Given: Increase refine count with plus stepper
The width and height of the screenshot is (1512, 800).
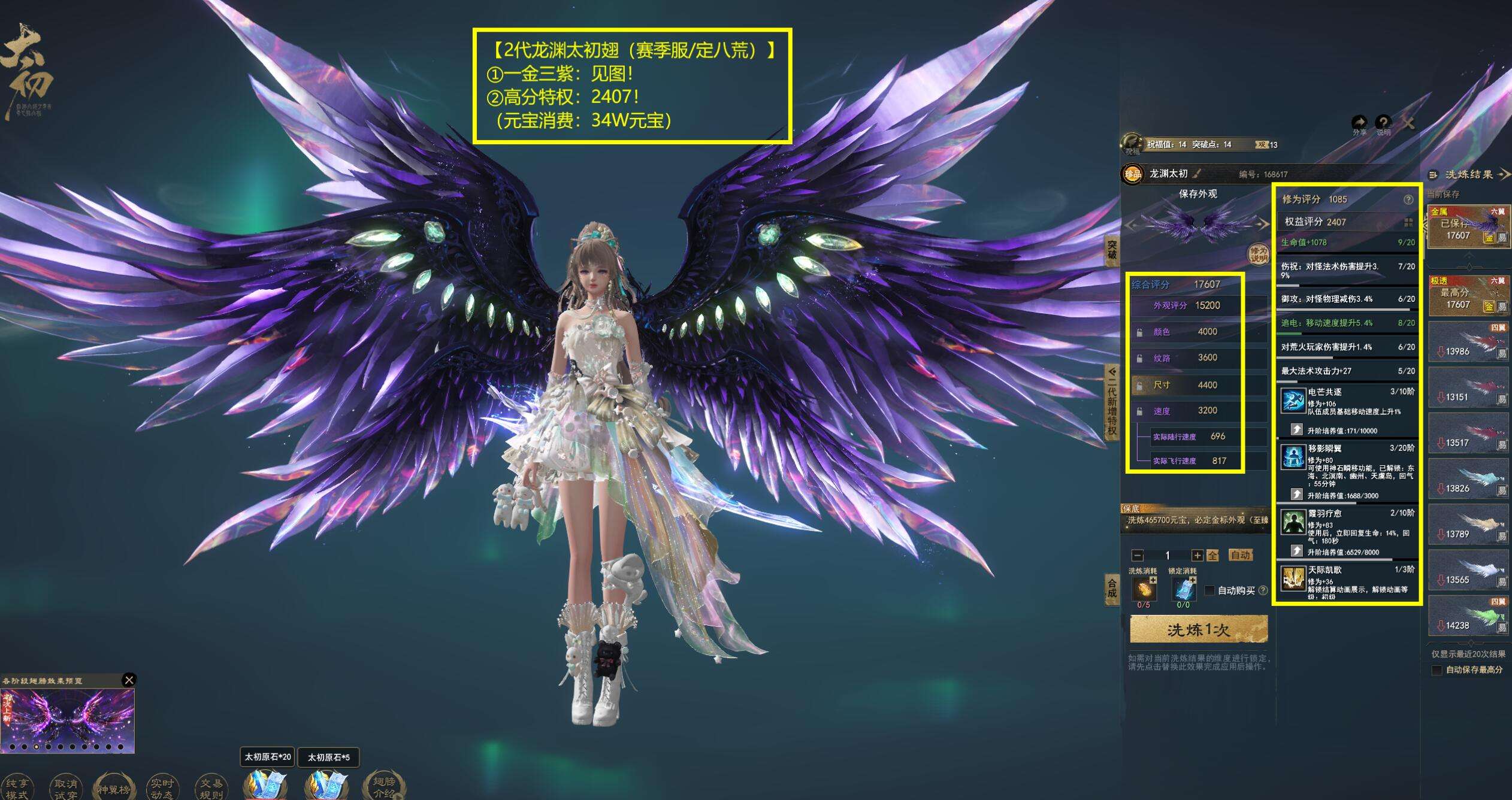Looking at the screenshot, I should pos(1197,555).
